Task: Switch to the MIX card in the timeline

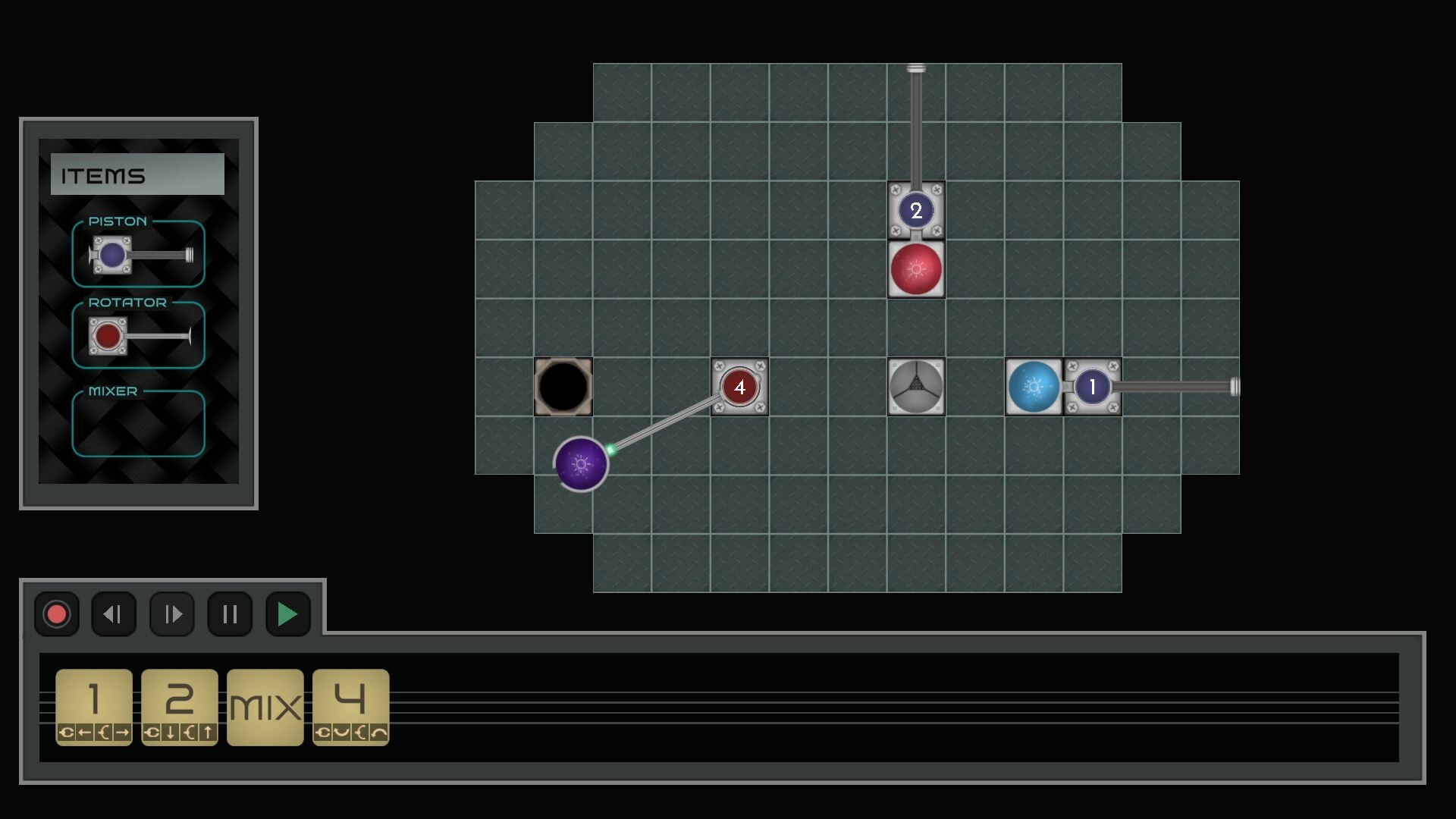Action: pos(265,705)
